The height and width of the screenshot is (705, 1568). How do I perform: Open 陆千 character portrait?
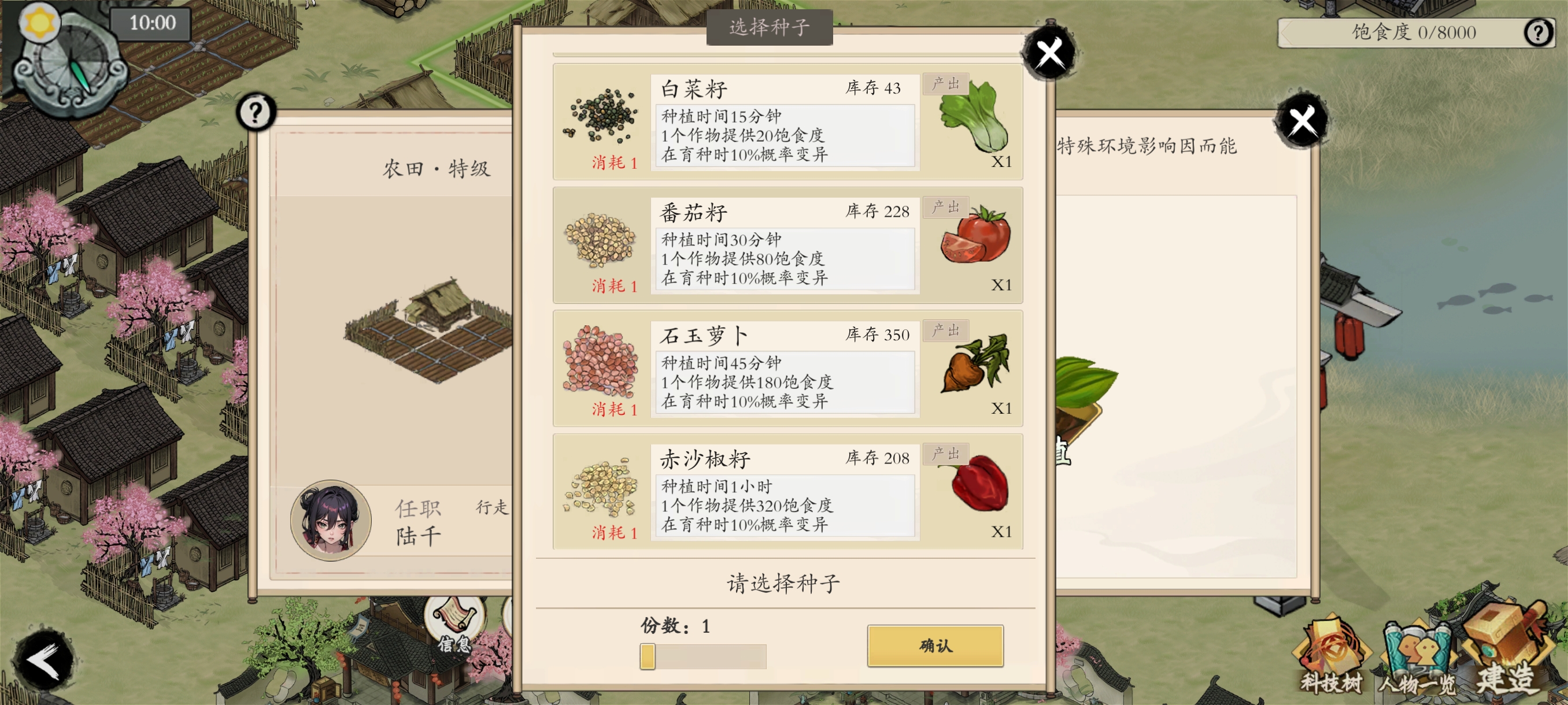[x=330, y=520]
